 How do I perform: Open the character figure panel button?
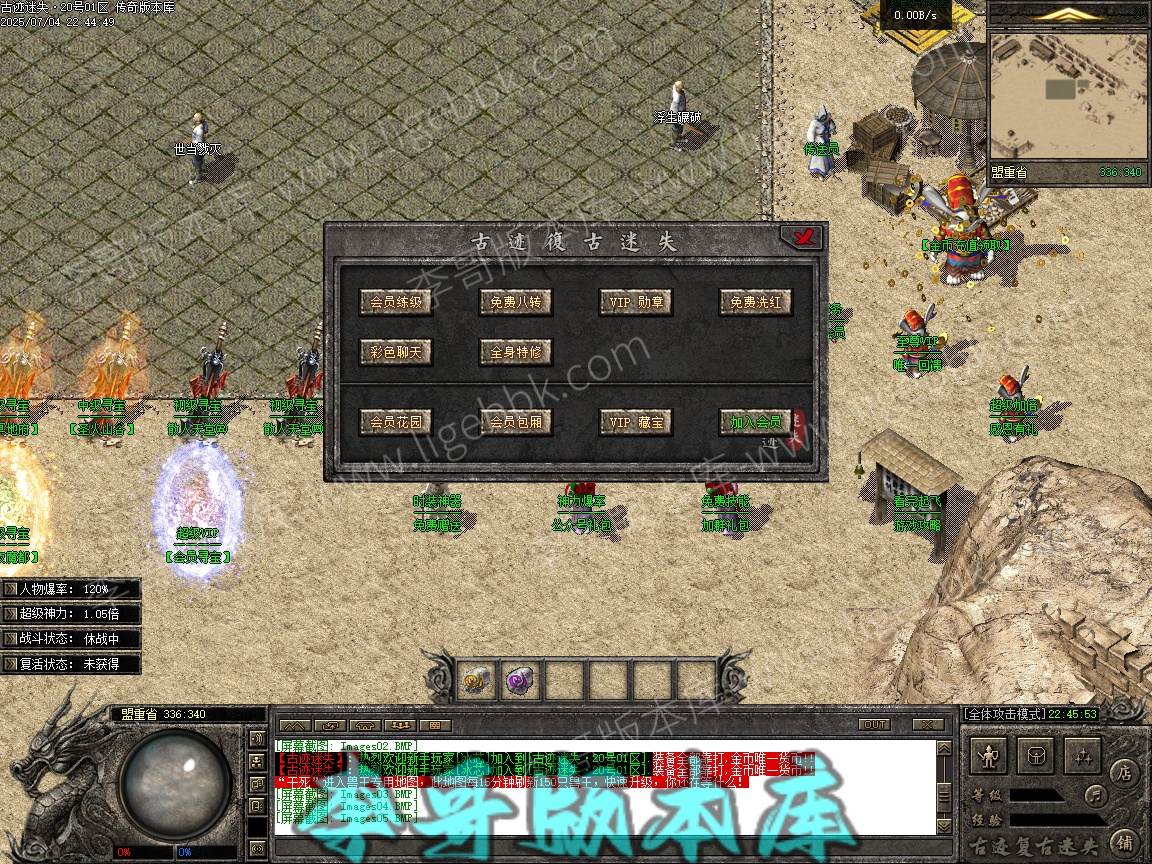coord(991,757)
